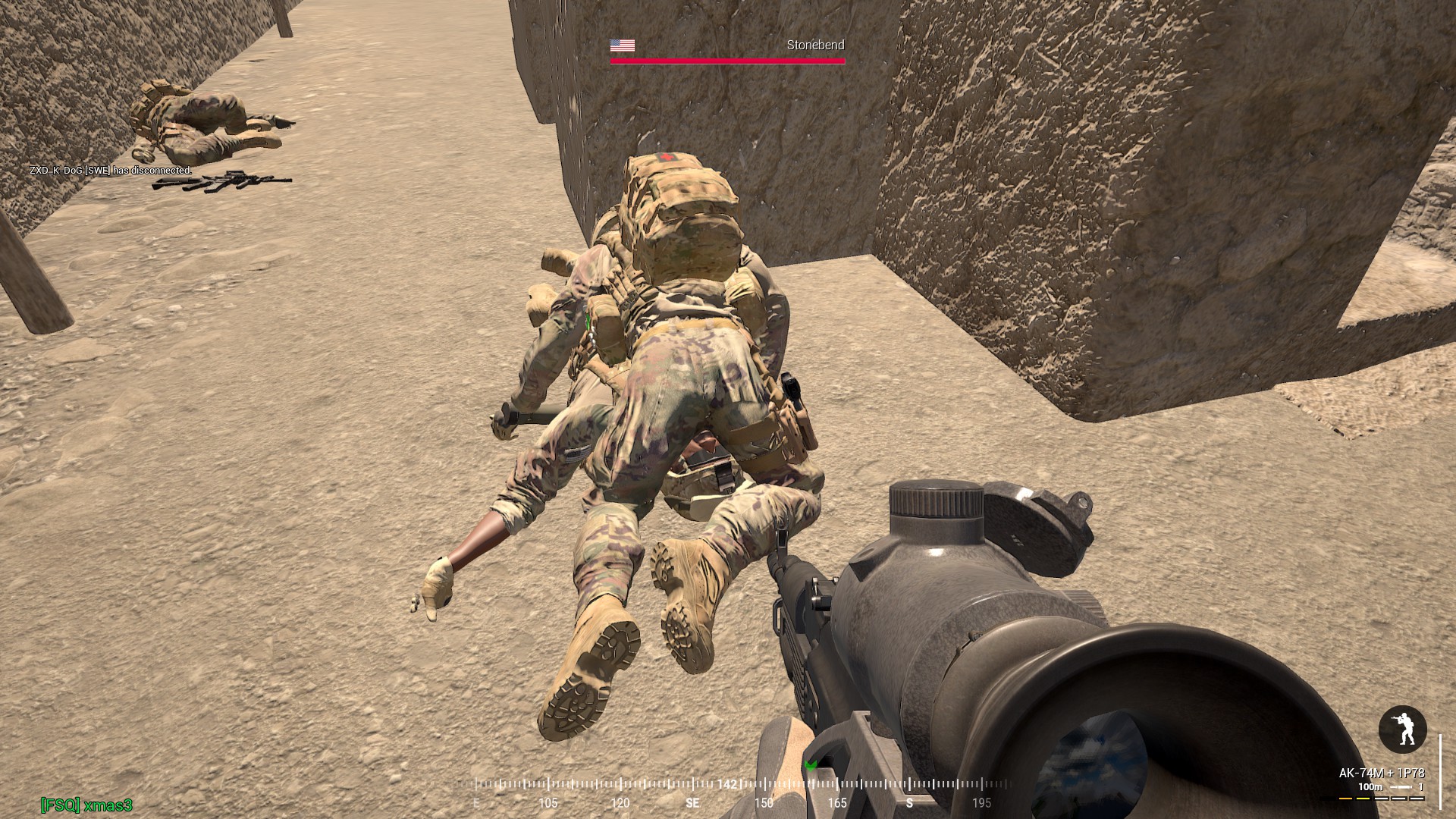The width and height of the screenshot is (1456, 819).
Task: Expand the Stonebend objective banner
Action: click(814, 45)
